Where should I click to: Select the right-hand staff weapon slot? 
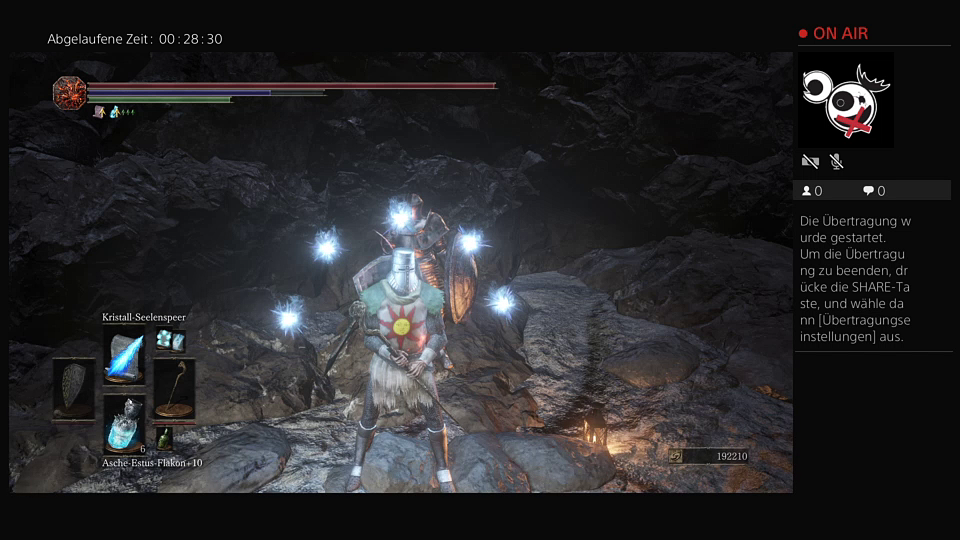(x=174, y=389)
